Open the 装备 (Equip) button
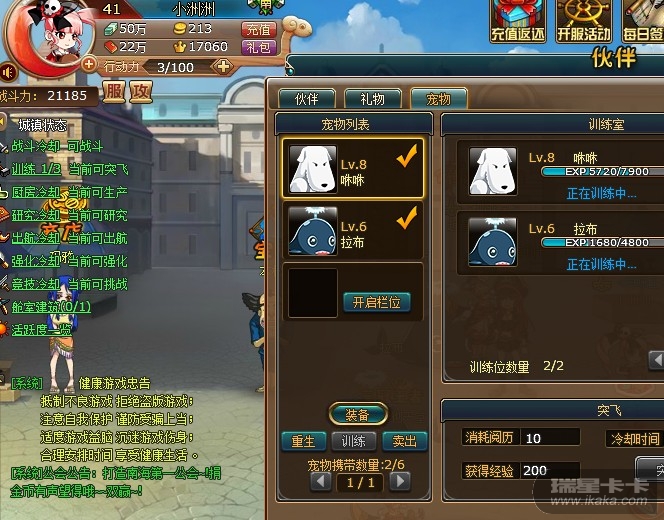Image resolution: width=664 pixels, height=520 pixels. tap(357, 415)
